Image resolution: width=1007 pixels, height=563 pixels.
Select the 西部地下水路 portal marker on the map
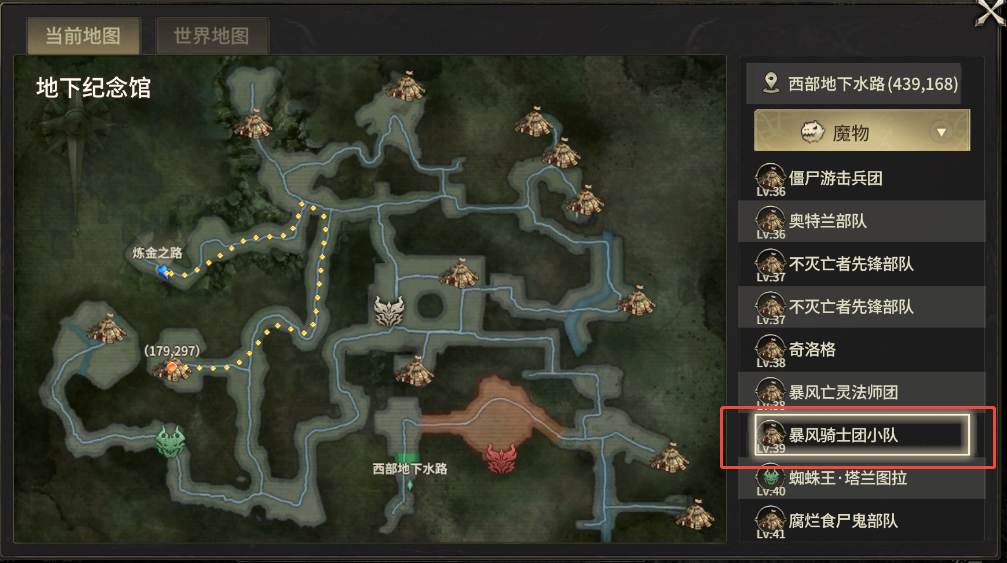click(410, 484)
